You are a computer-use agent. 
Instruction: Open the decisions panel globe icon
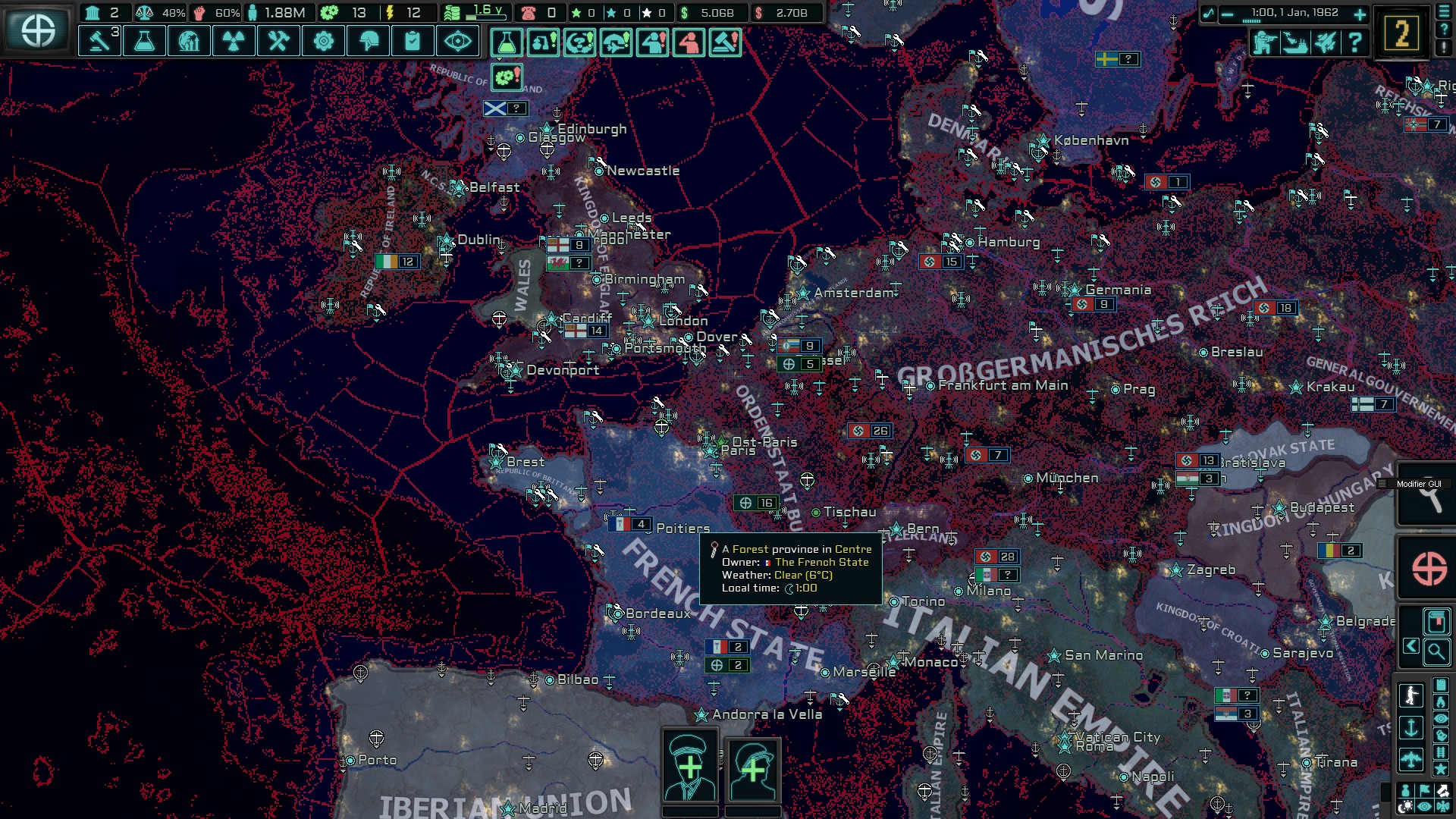[x=190, y=41]
